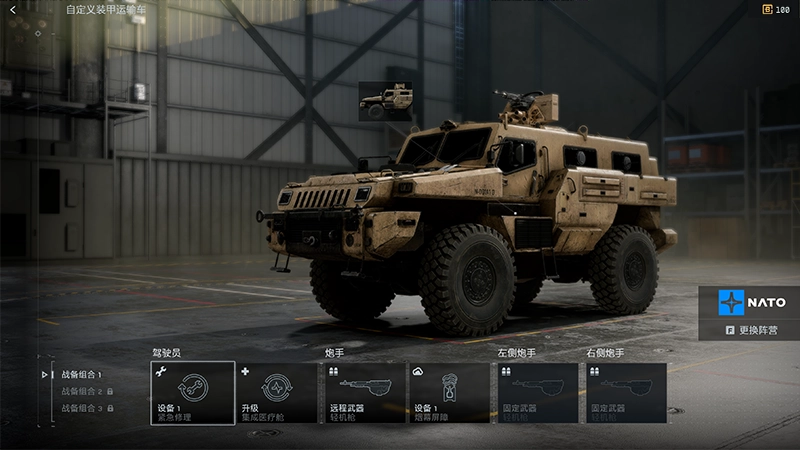Screen dimensions: 800x450
Task: Go back using the top-left arrow
Action: pyautogui.click(x=13, y=10)
